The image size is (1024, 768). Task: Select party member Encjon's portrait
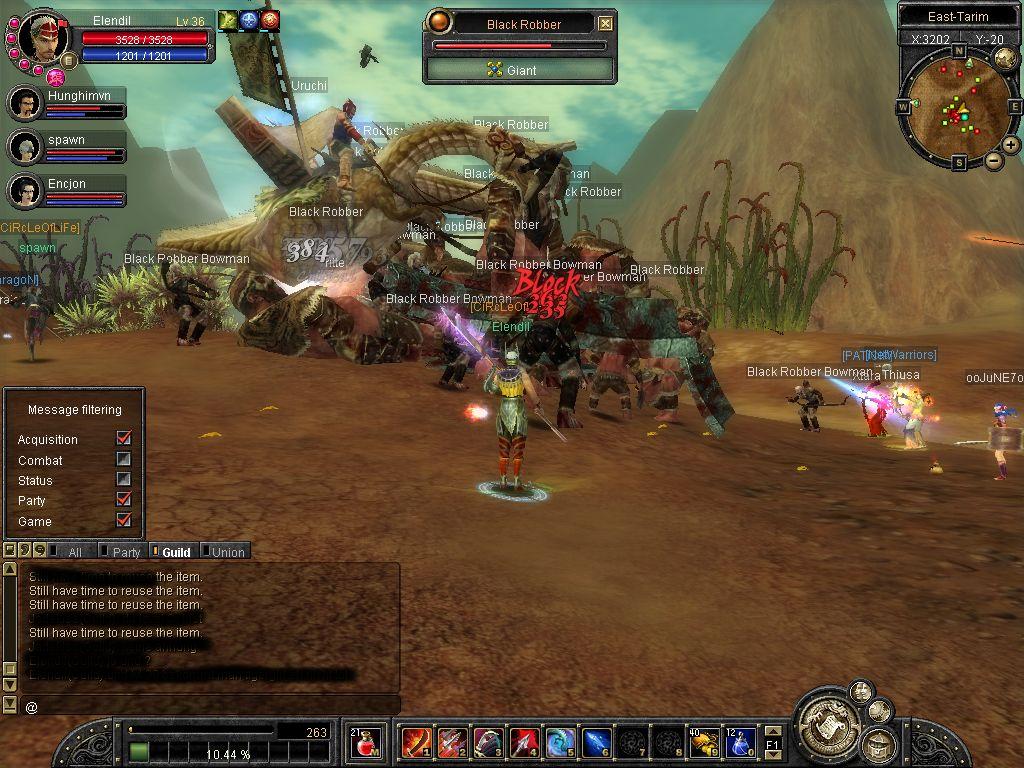(x=24, y=189)
